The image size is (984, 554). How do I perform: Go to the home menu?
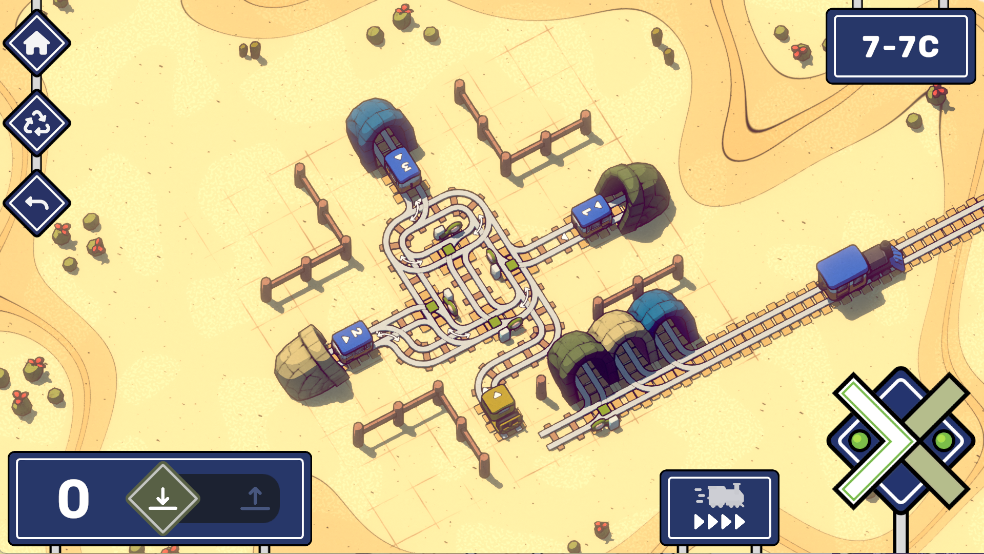pyautogui.click(x=37, y=43)
